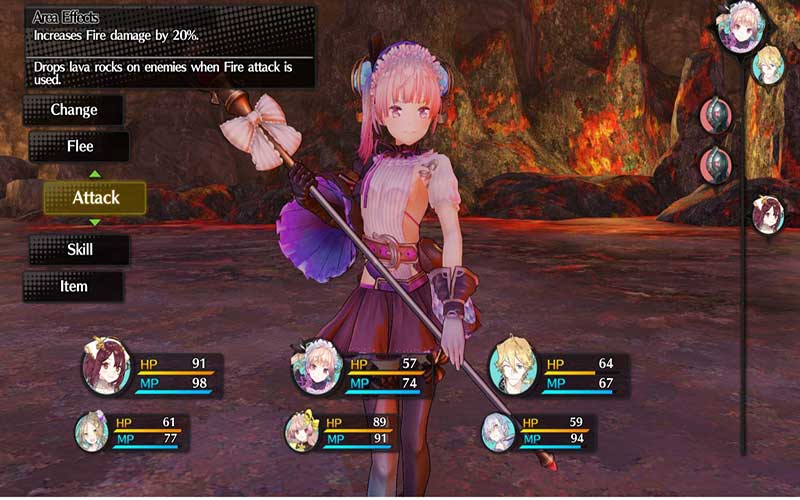Choose Flee to escape battle
Viewport: 800px width, 500px height.
click(x=79, y=146)
